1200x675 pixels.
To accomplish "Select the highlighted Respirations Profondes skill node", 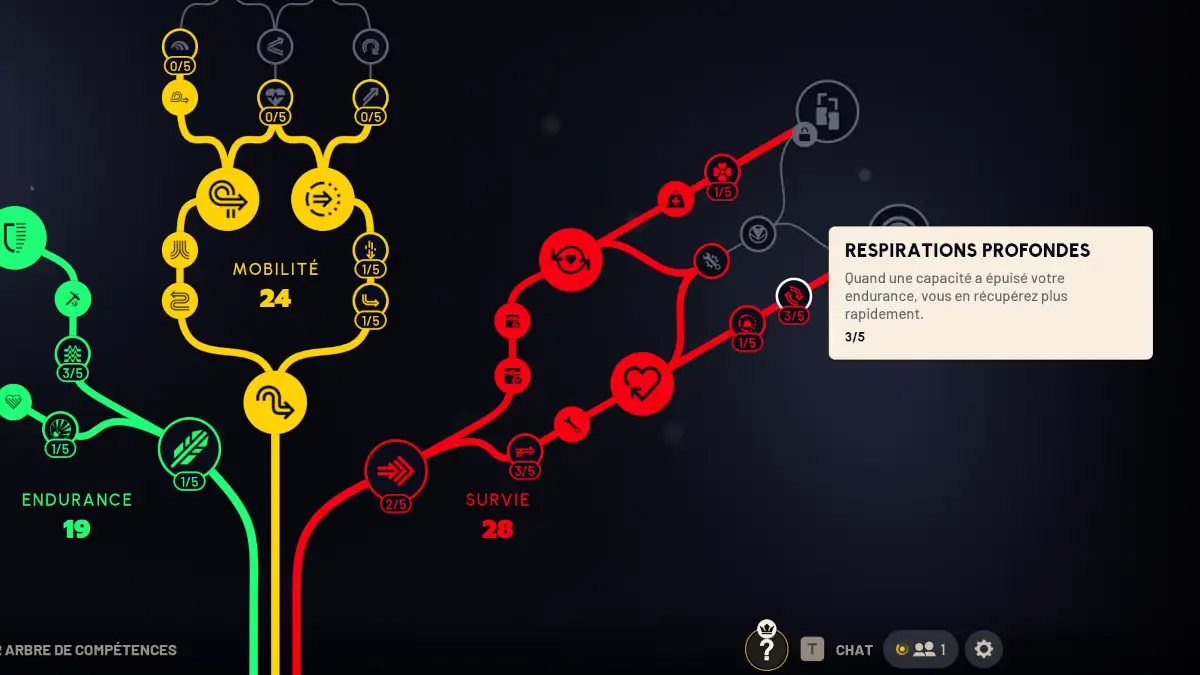I will coord(794,296).
